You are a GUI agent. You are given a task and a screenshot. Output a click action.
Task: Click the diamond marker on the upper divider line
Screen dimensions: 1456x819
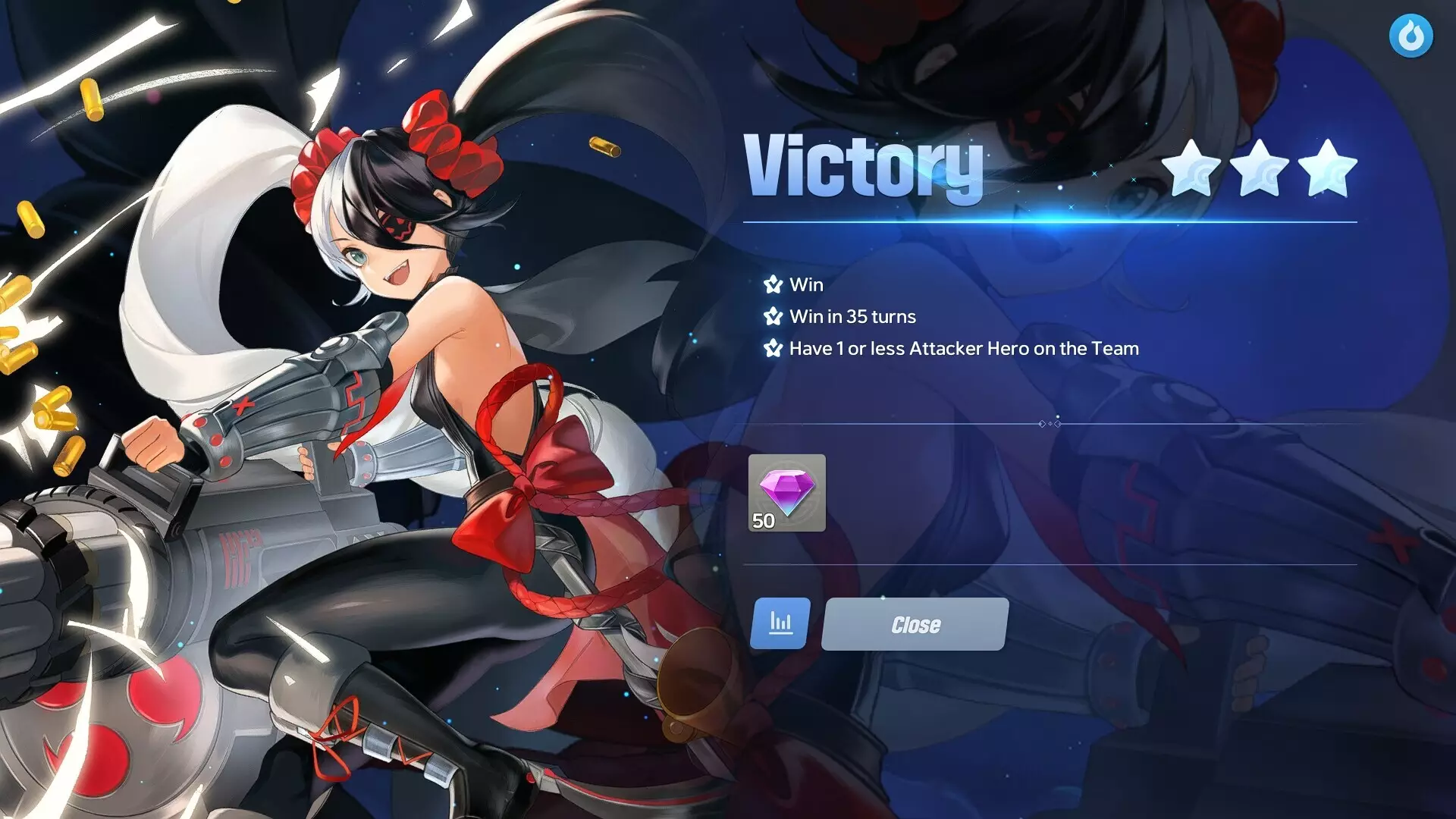coord(1050,425)
